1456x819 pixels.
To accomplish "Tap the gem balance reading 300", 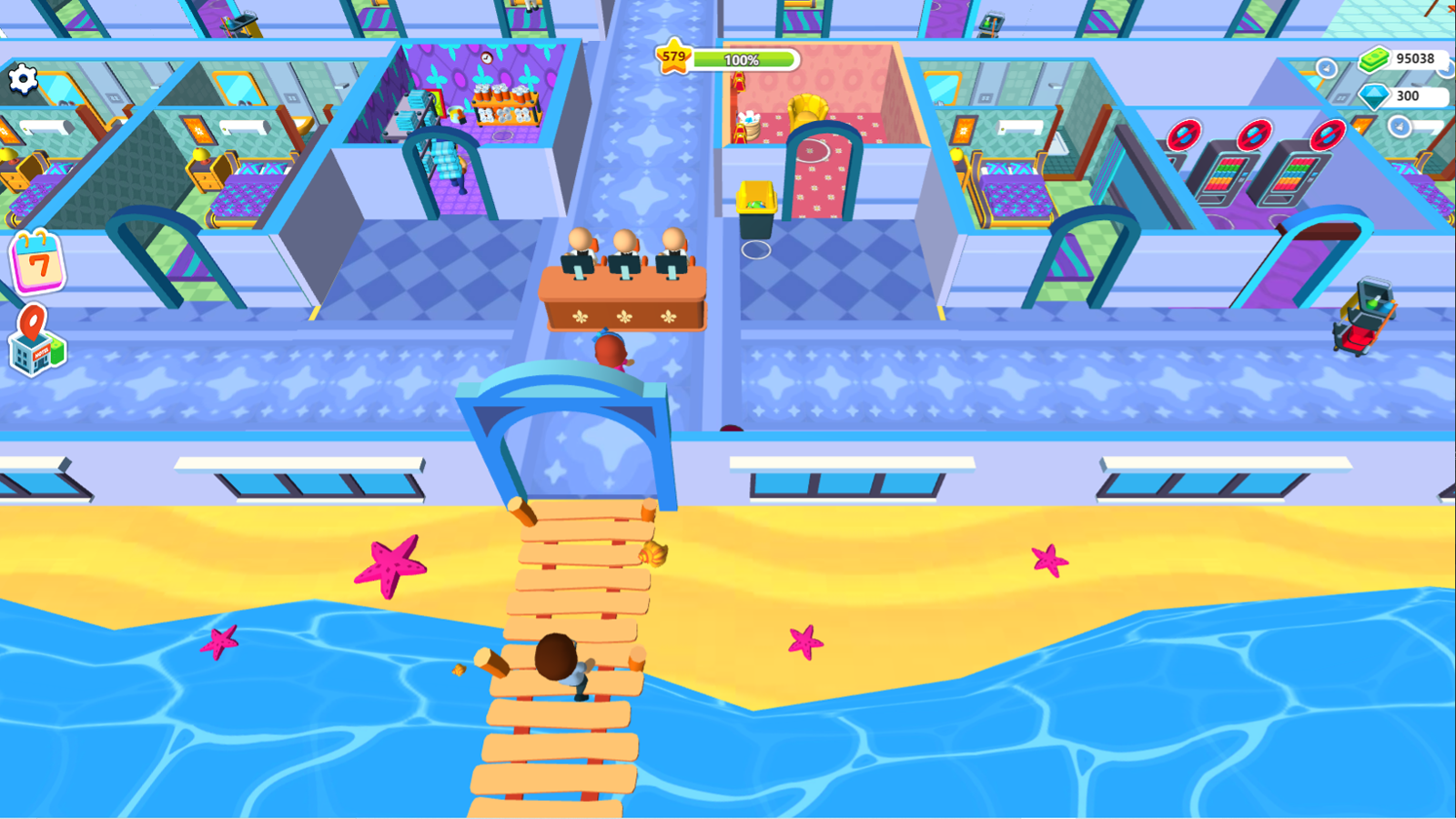I will (x=1409, y=97).
